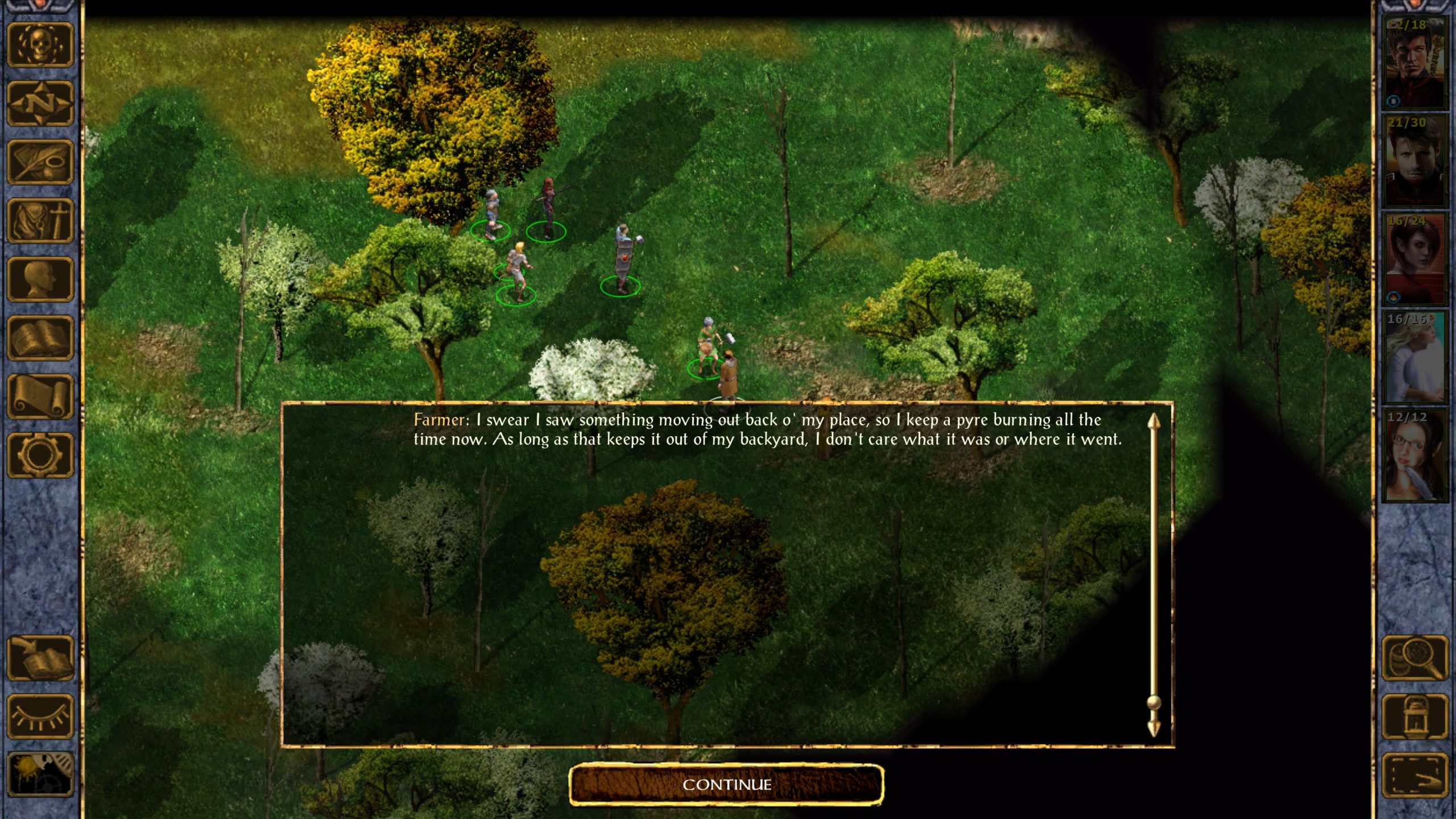Quick save using the book and arrow icon
1456x819 pixels.
click(x=40, y=658)
